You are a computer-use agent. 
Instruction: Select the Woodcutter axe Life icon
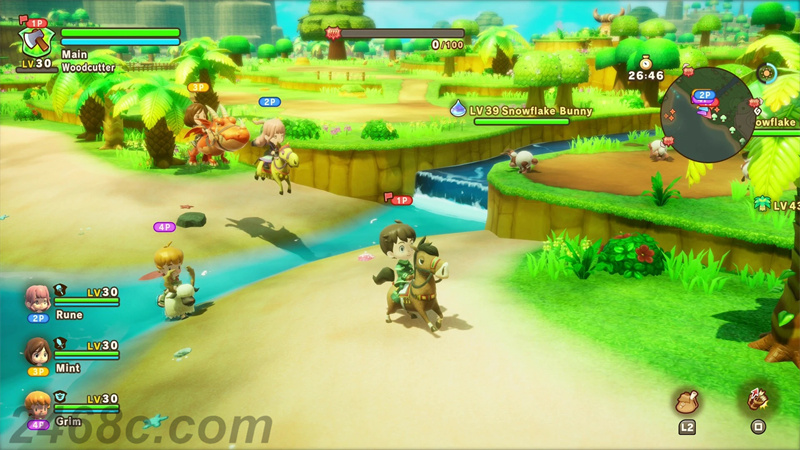[36, 42]
